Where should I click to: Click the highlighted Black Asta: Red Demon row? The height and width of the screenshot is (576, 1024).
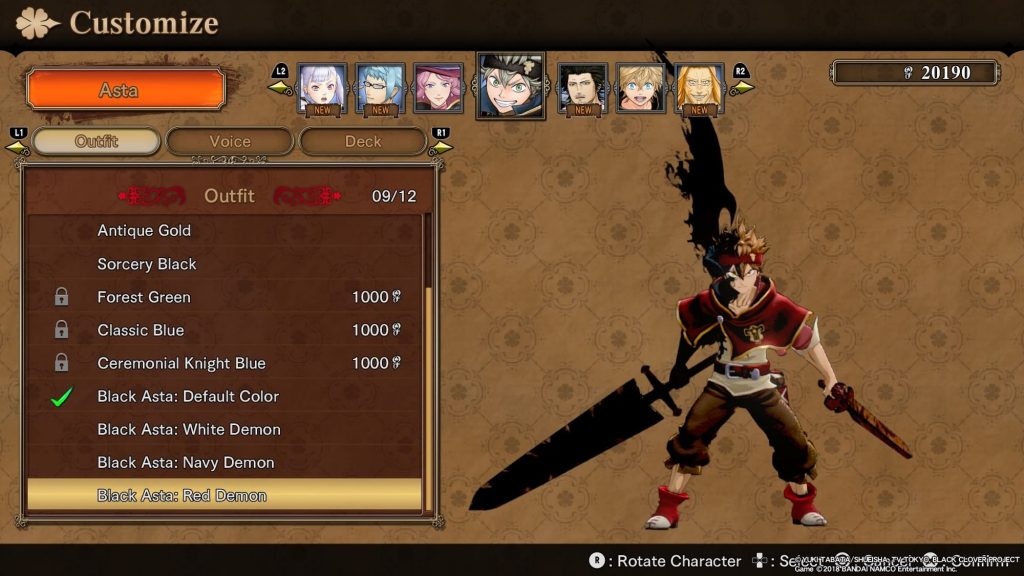point(182,495)
